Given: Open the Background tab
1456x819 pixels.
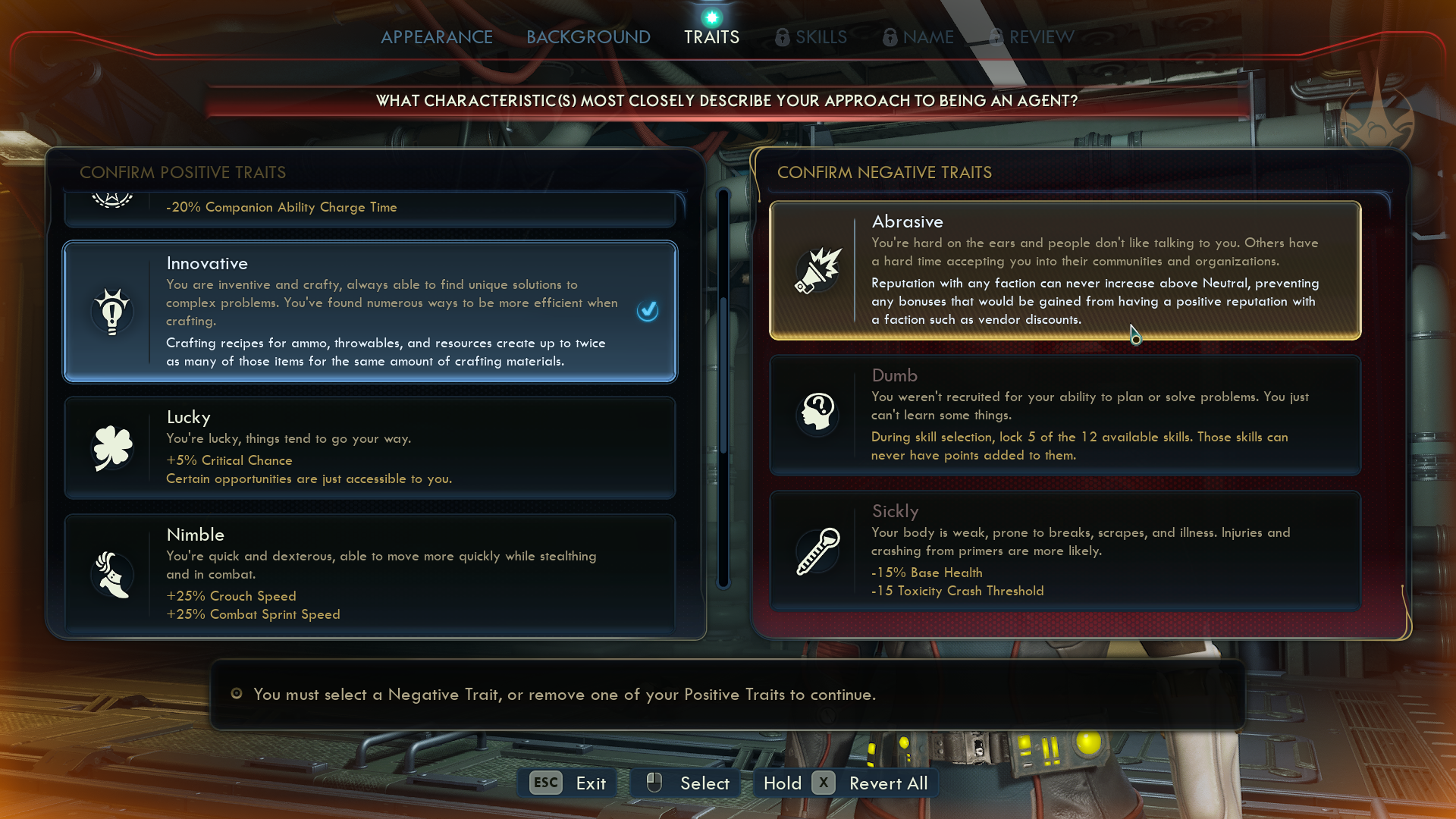Looking at the screenshot, I should (x=588, y=37).
